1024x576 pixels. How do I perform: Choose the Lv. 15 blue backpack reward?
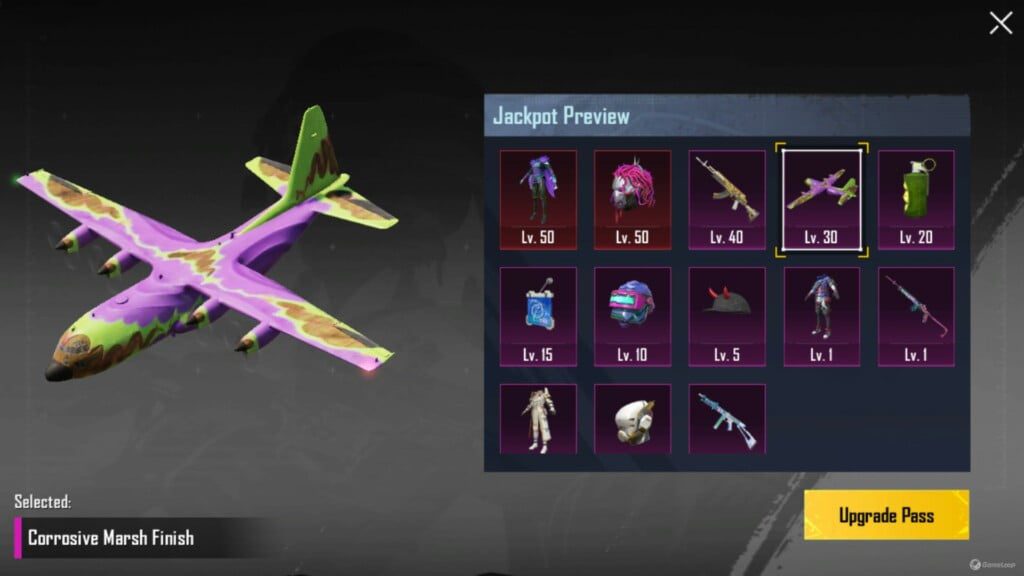point(538,316)
